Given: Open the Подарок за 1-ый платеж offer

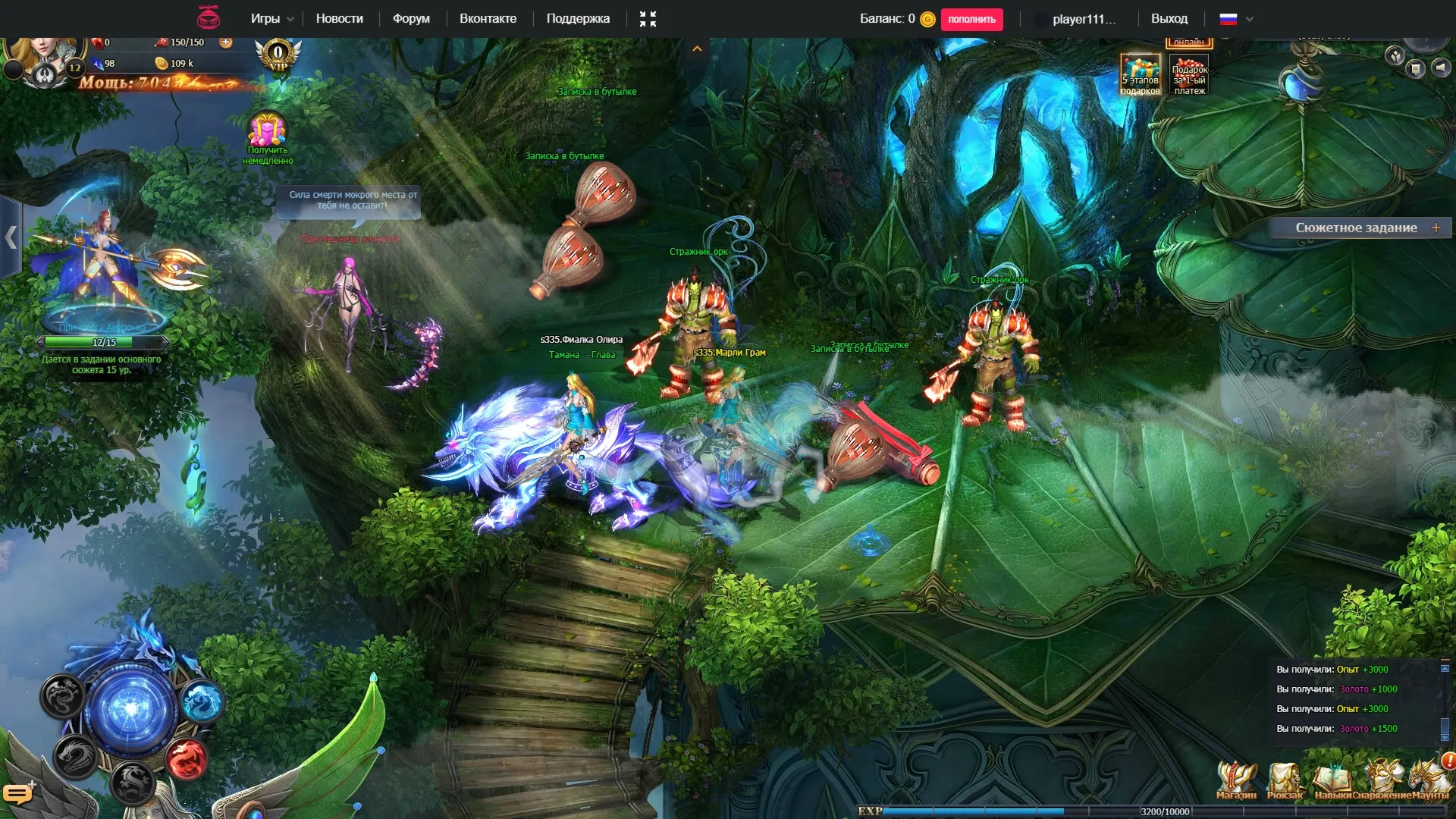Looking at the screenshot, I should tap(1189, 74).
